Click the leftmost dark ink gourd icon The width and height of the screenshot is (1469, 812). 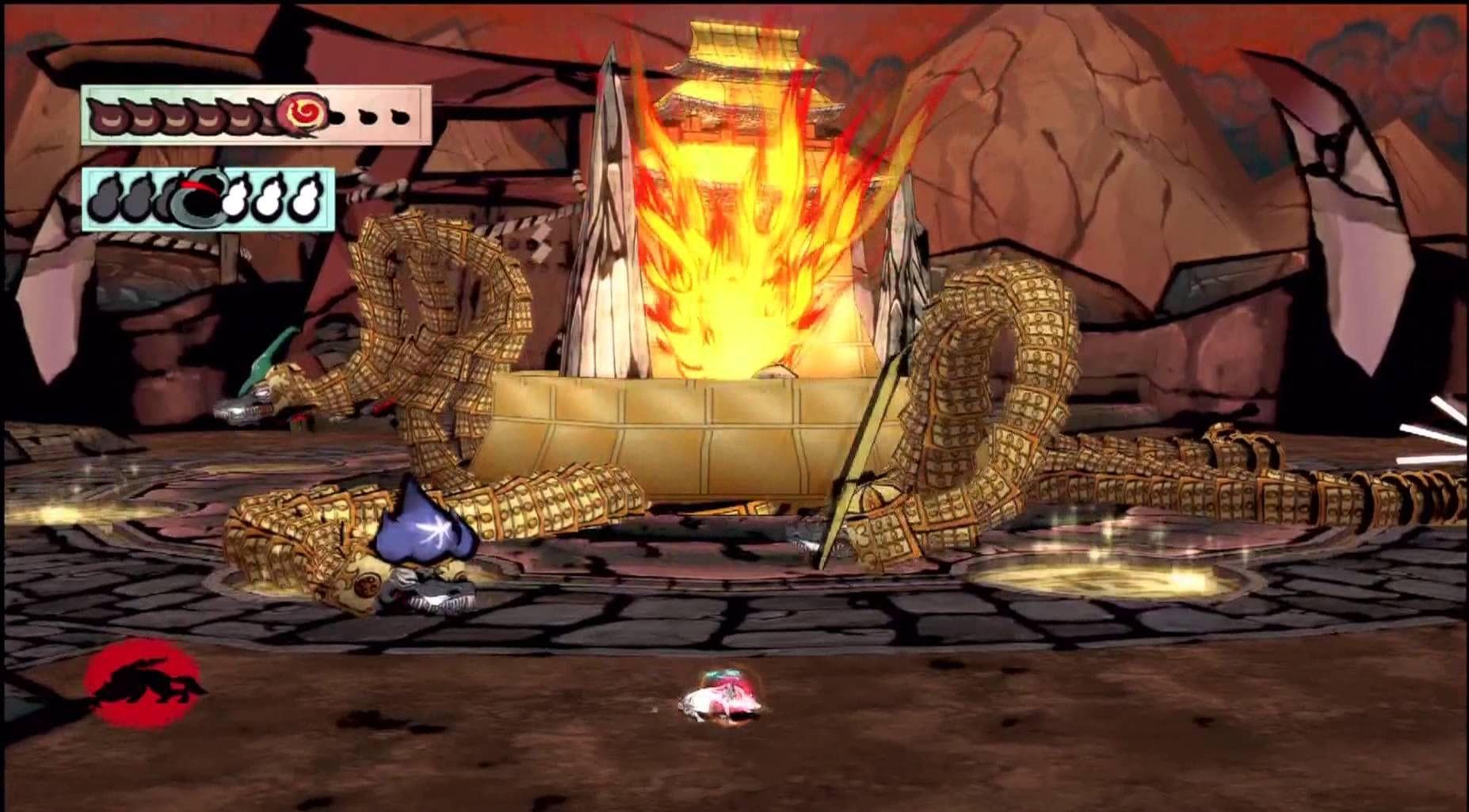105,200
